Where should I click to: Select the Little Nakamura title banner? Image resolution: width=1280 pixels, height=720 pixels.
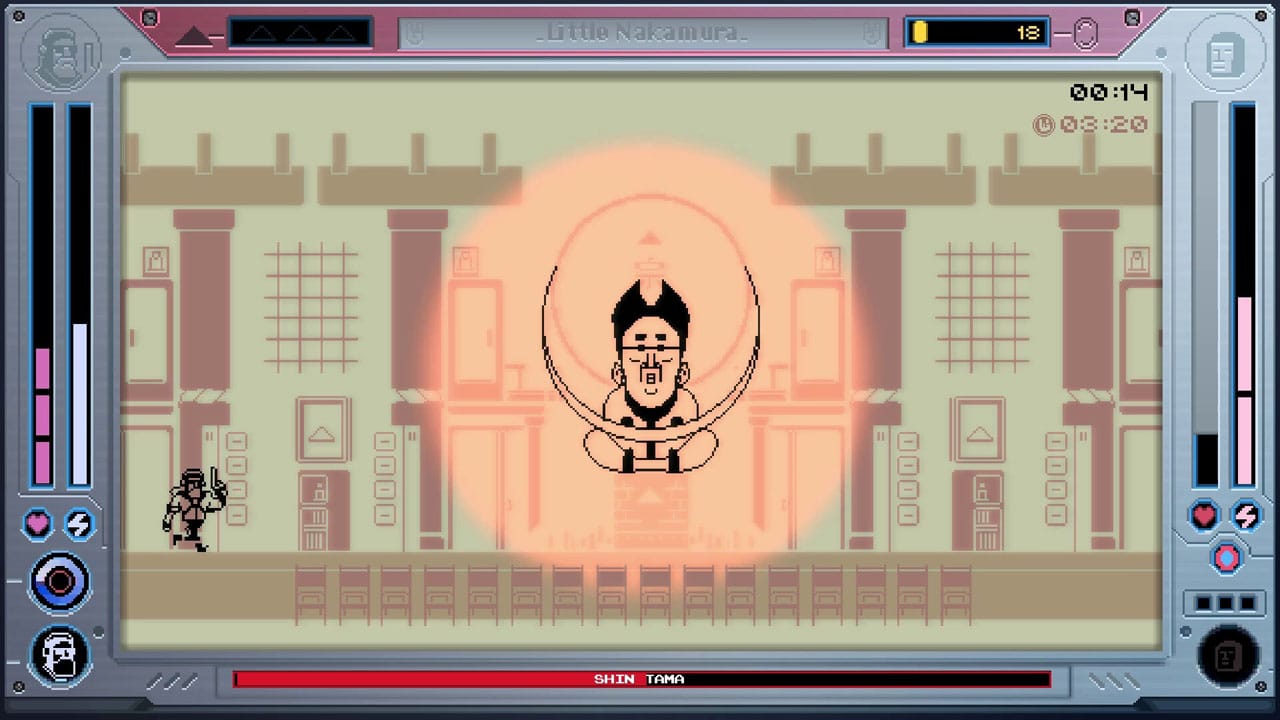[640, 31]
